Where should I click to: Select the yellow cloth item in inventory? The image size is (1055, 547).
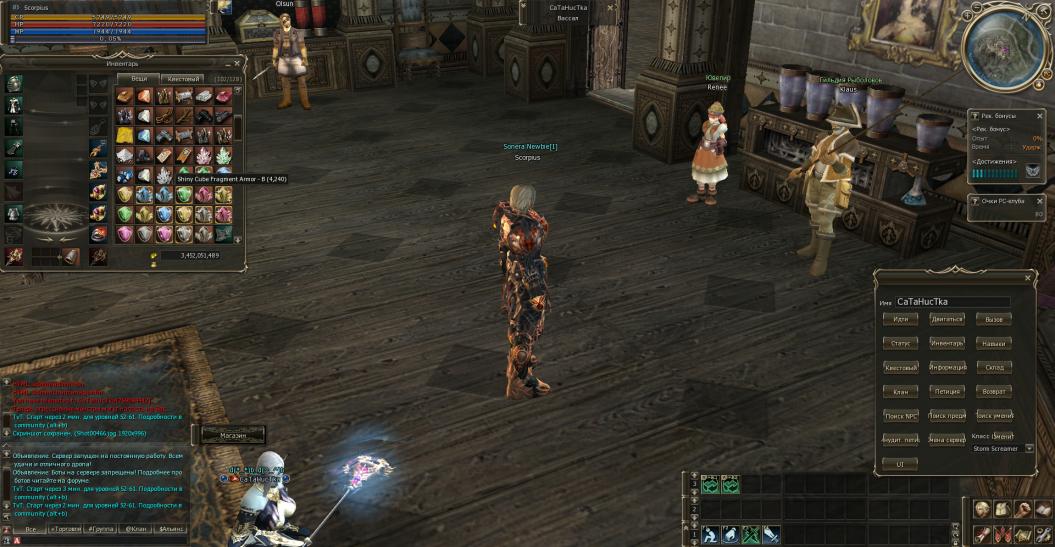pyautogui.click(x=125, y=134)
